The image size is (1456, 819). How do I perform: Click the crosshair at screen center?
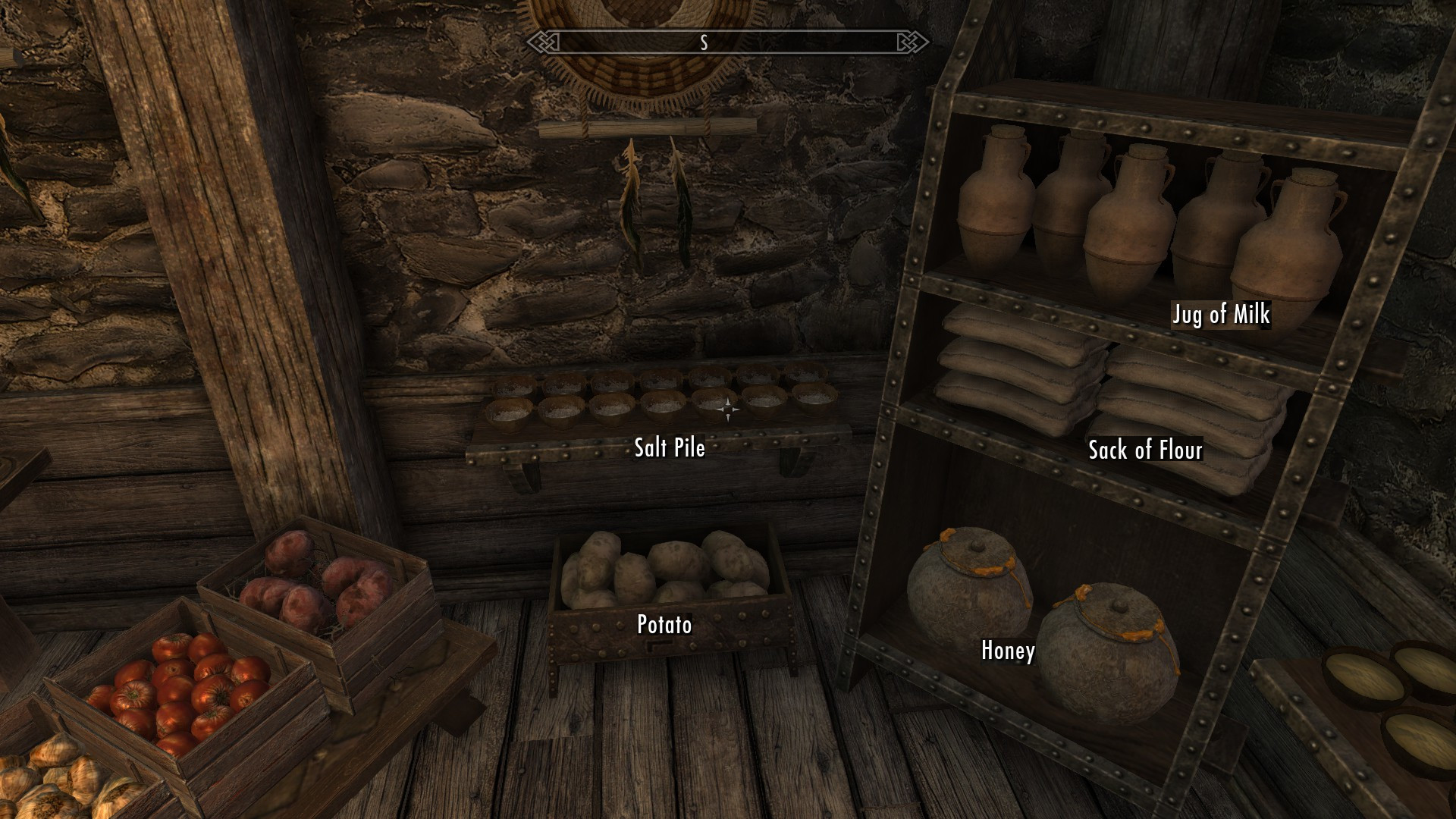coord(728,409)
